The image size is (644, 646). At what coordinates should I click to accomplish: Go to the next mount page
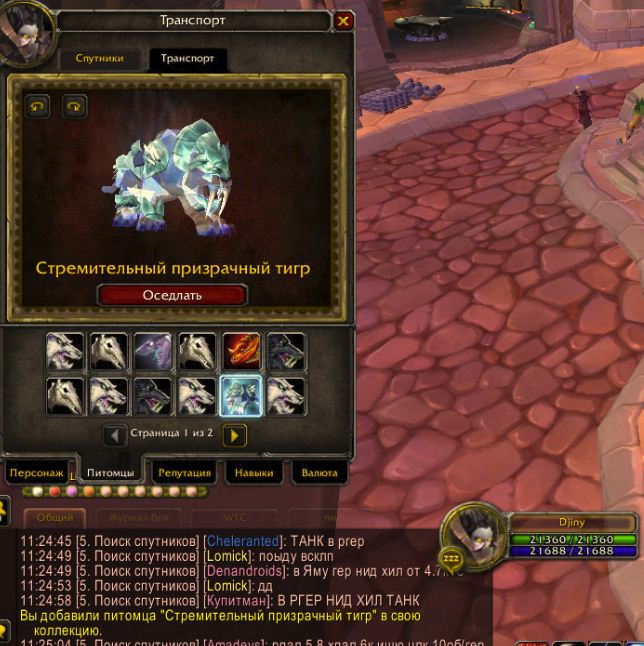234,435
